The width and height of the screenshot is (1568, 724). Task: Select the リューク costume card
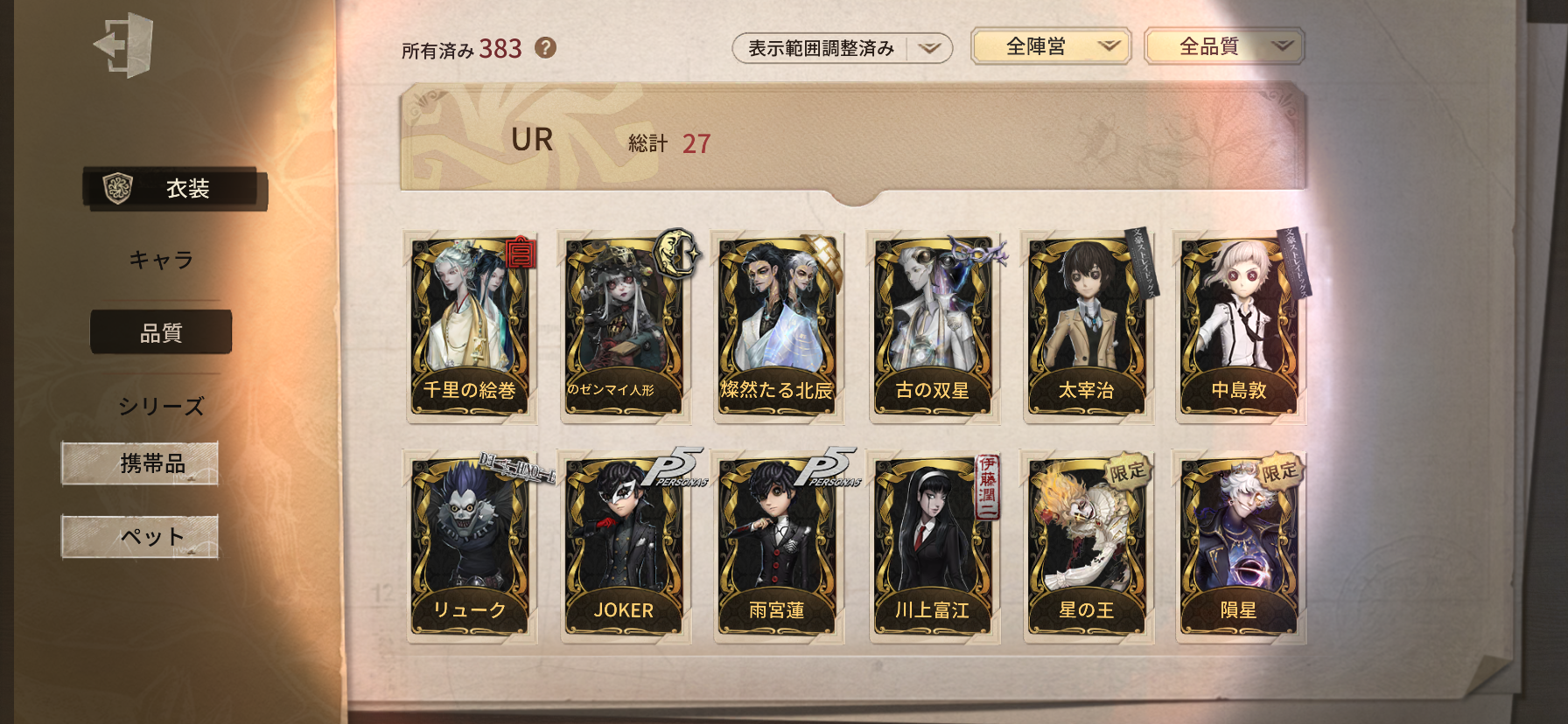point(470,548)
